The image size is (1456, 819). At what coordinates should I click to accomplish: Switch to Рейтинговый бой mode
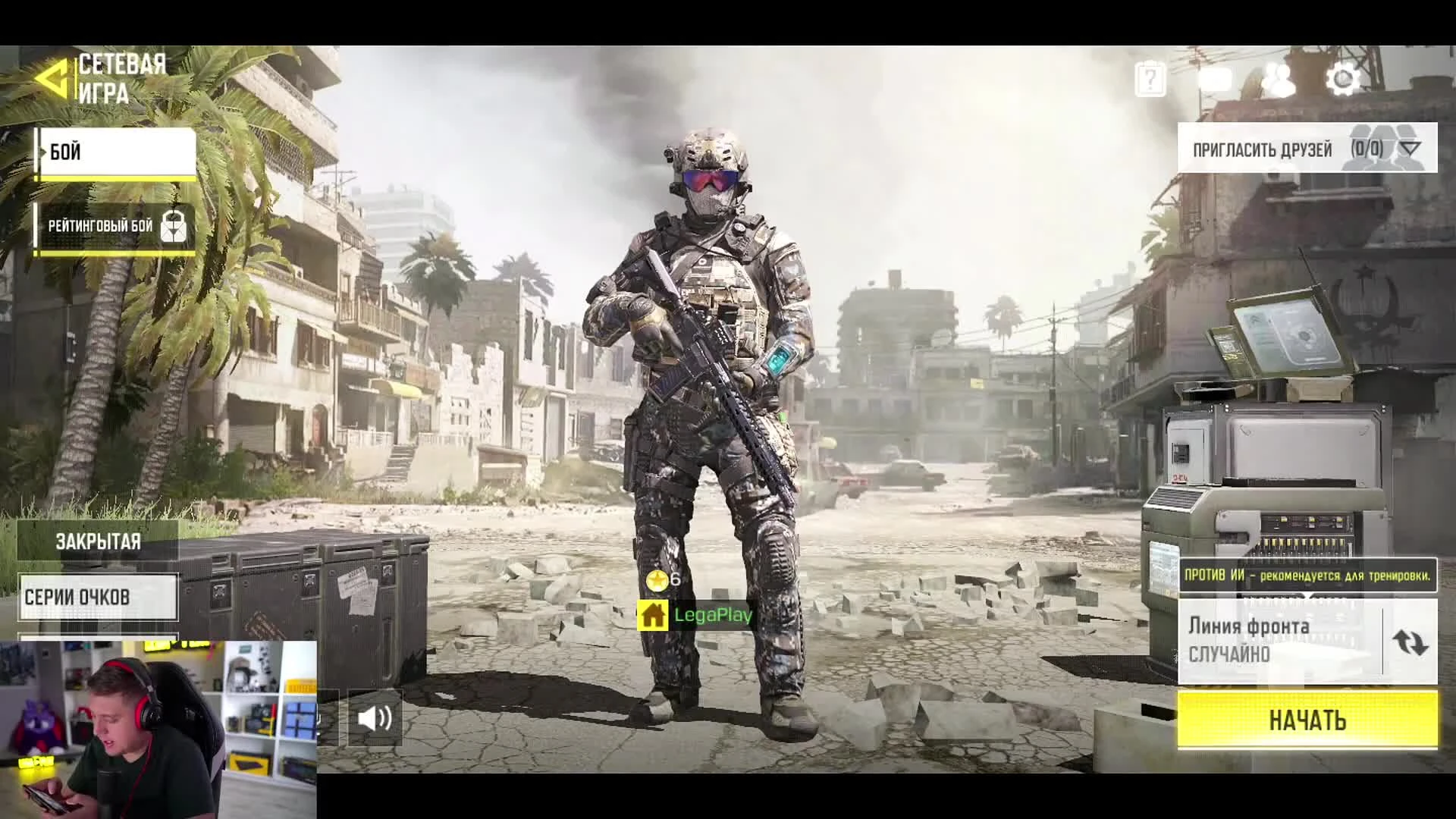click(99, 225)
